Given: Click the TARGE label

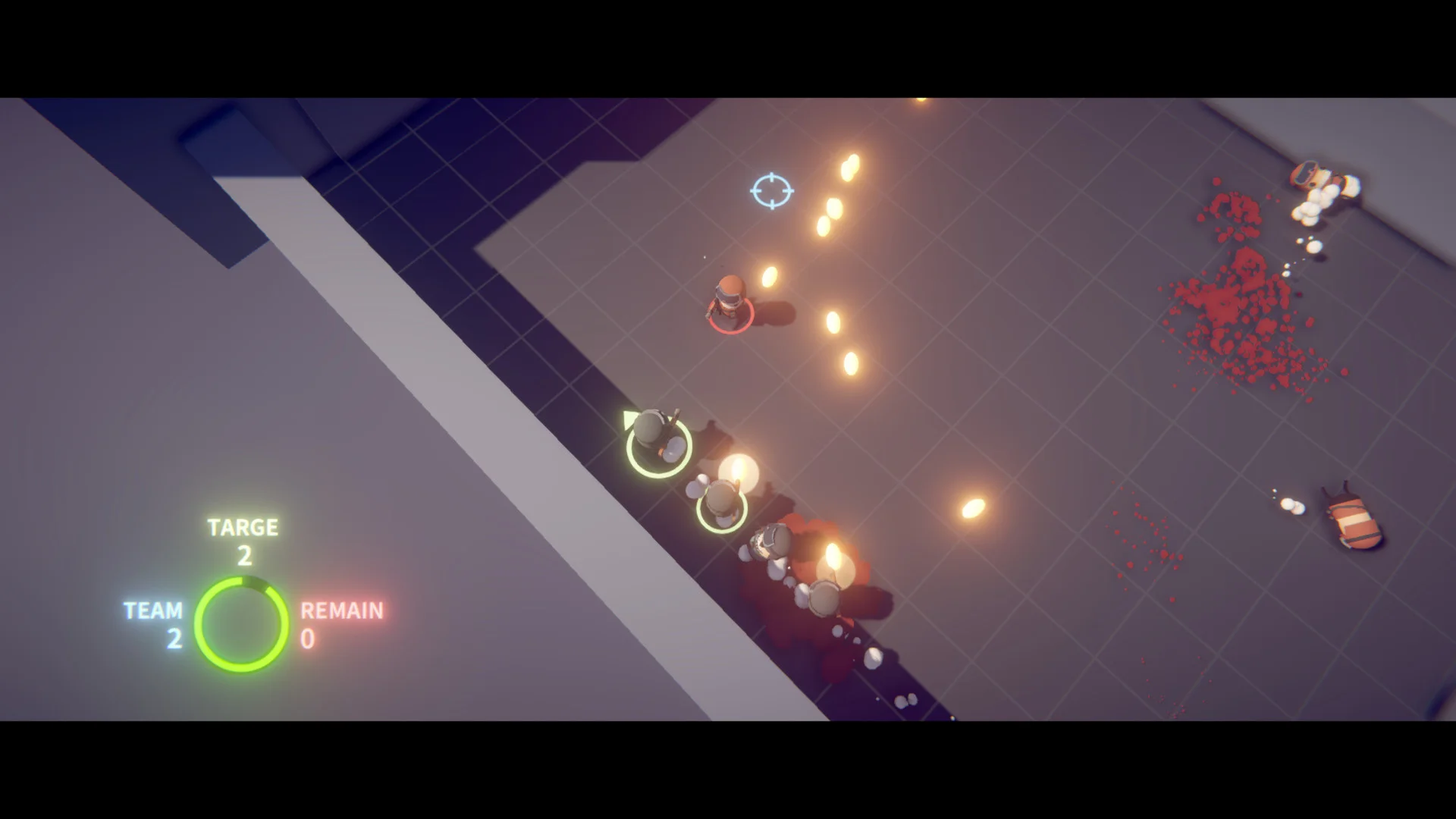Looking at the screenshot, I should pos(243,527).
